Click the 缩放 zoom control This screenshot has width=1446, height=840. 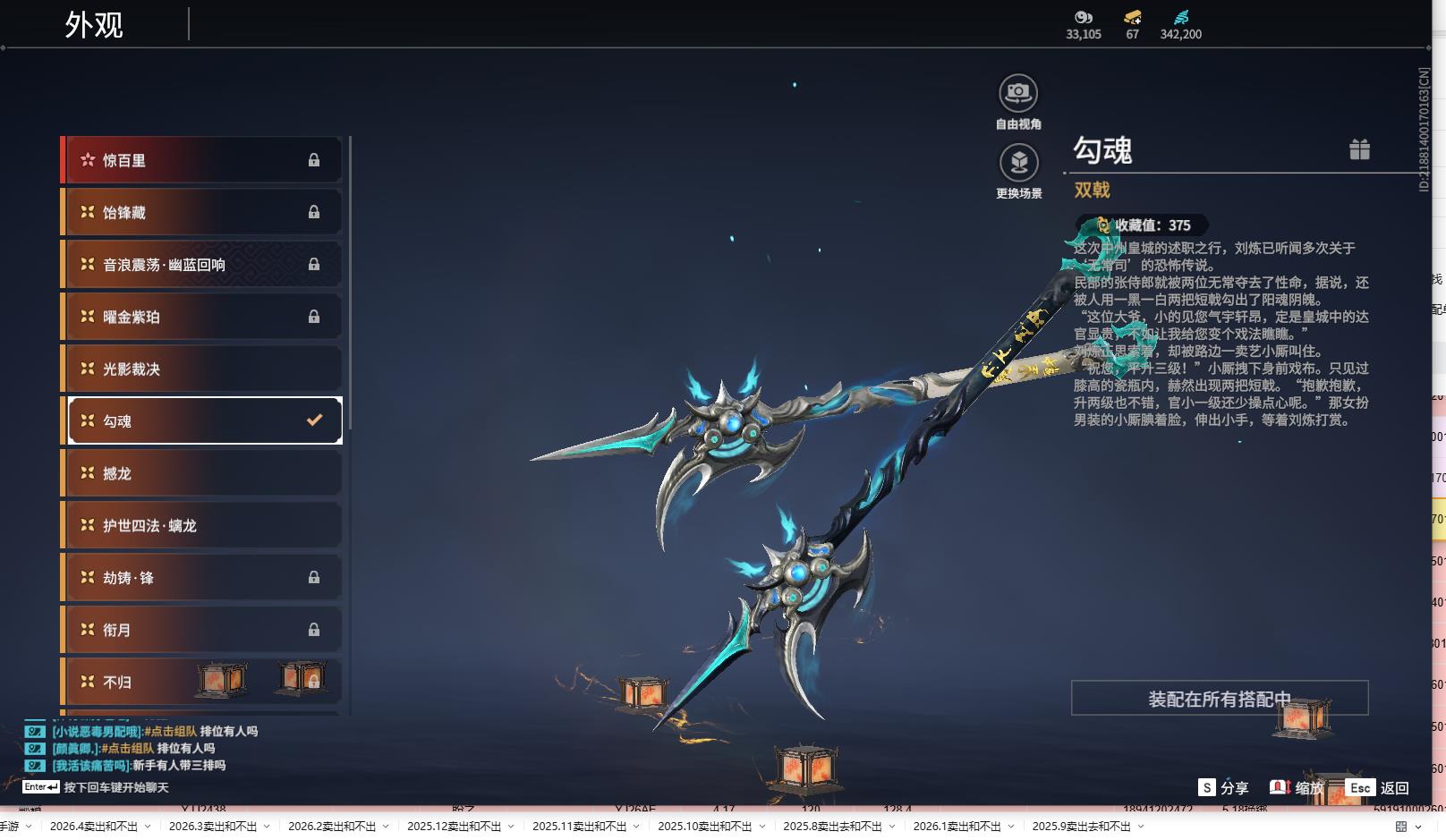[x=1297, y=787]
